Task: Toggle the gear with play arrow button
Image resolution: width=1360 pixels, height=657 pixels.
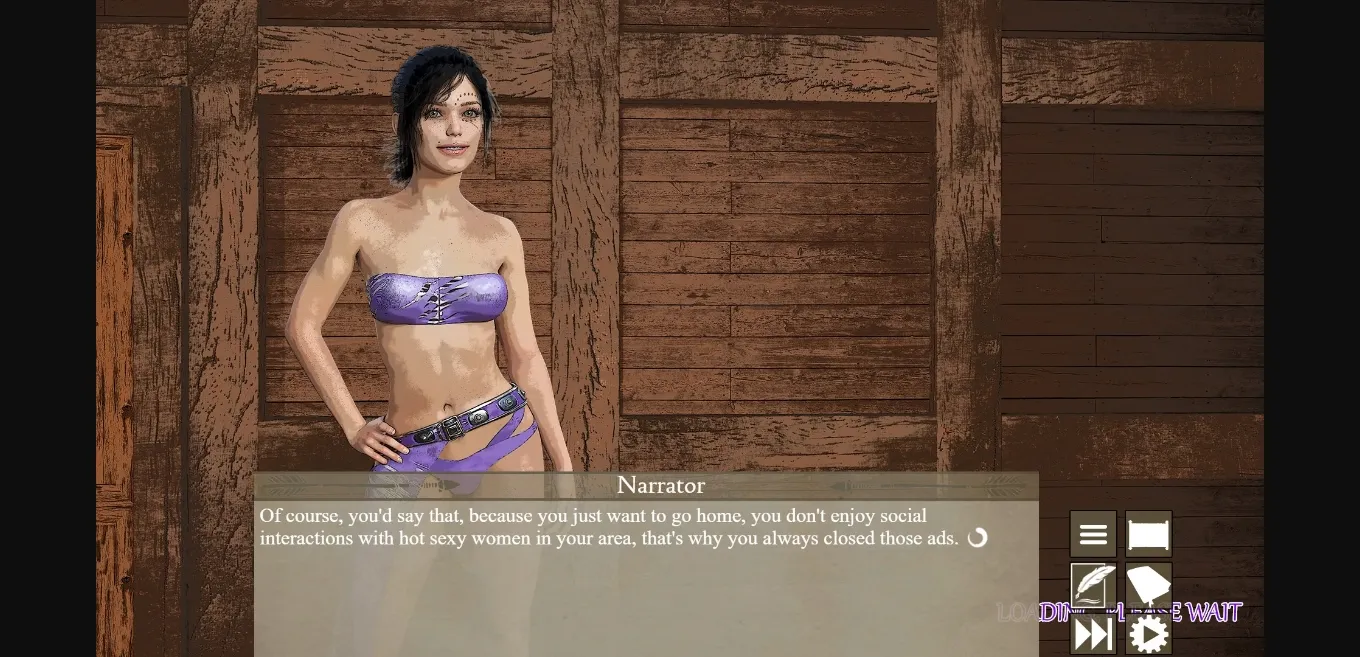Action: coord(1148,634)
